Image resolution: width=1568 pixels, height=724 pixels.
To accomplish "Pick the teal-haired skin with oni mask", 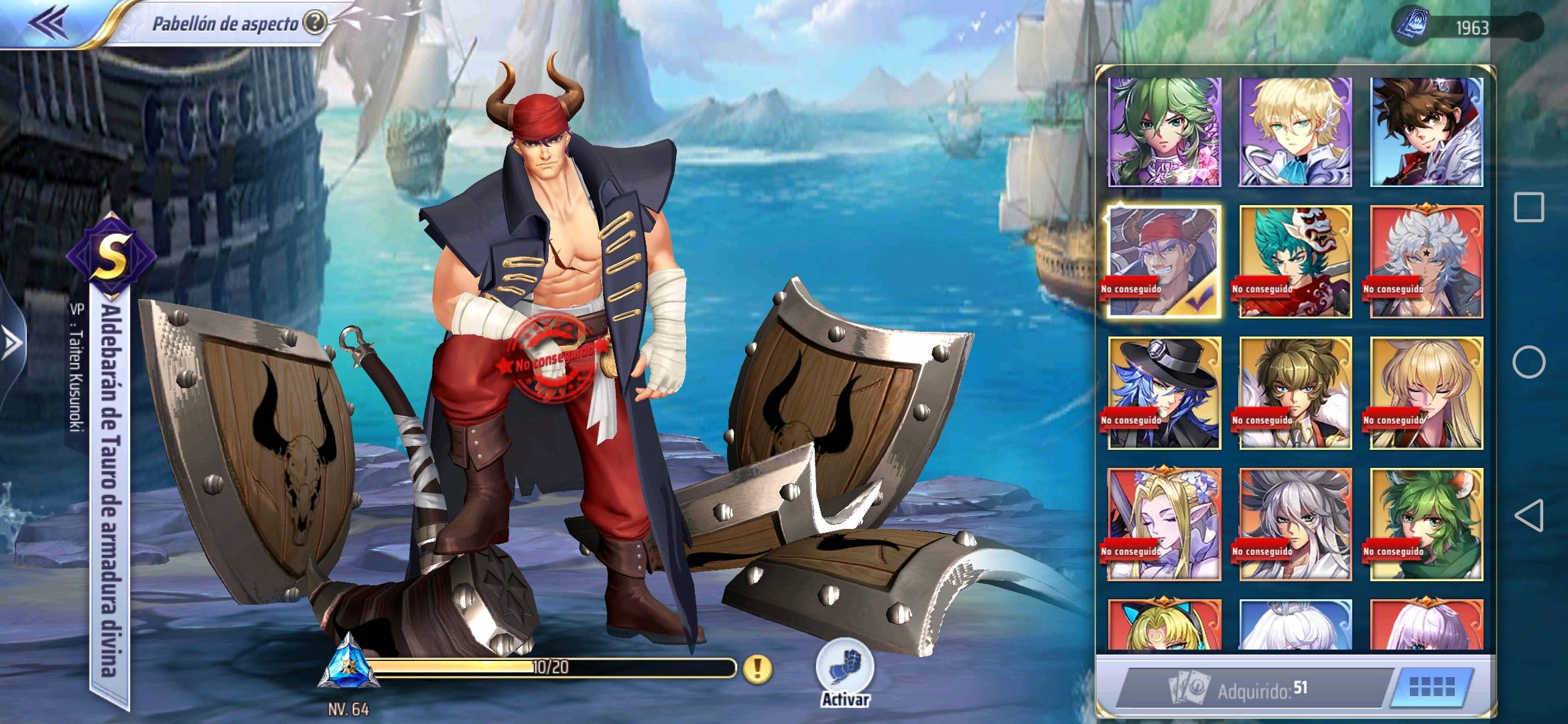I will point(1295,261).
